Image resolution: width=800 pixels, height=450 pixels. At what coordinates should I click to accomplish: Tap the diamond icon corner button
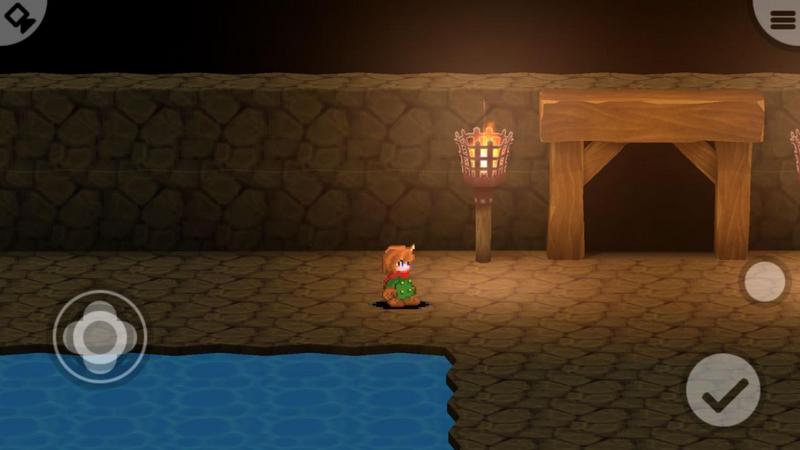(18, 18)
